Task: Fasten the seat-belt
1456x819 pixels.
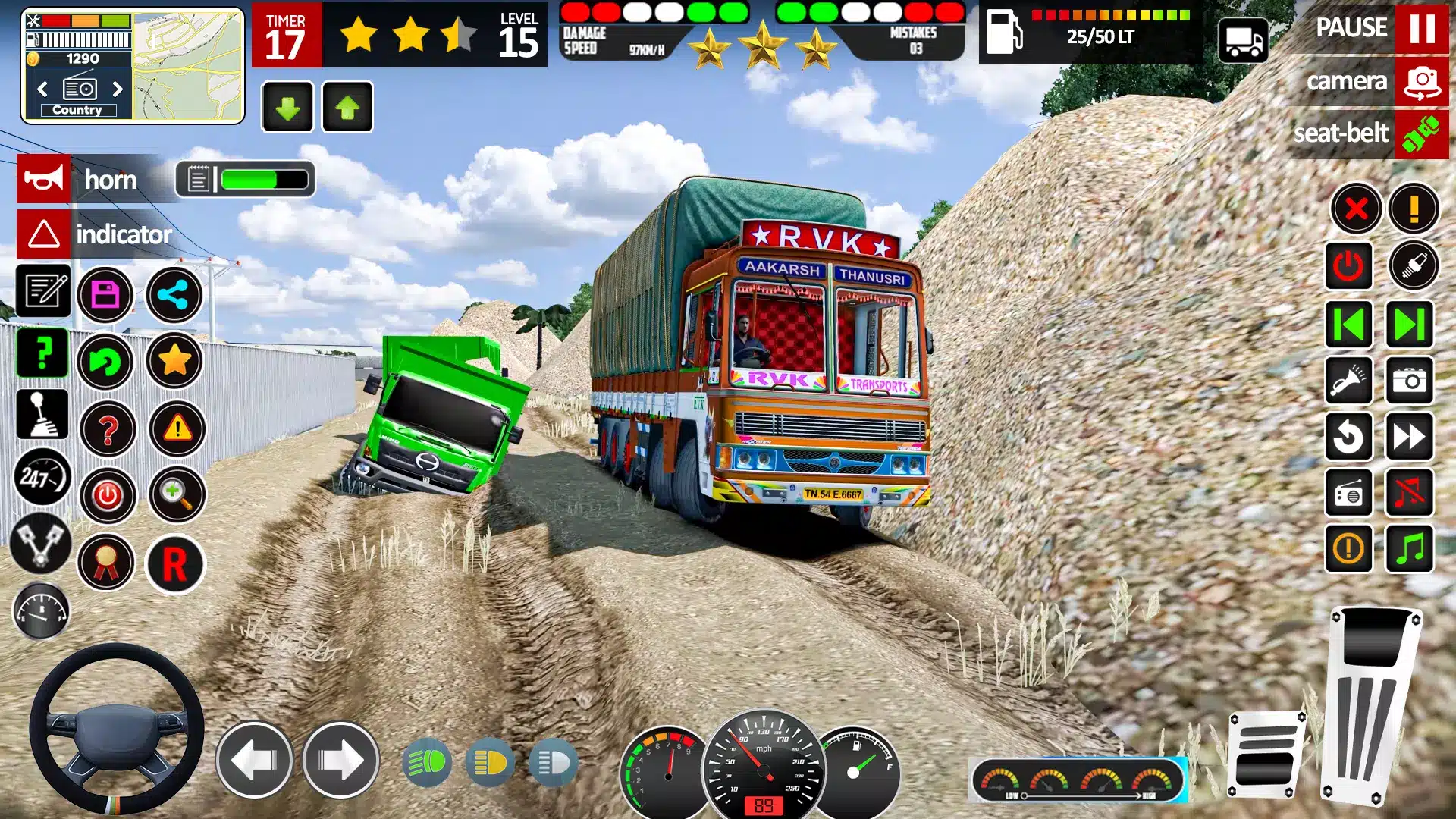Action: (1421, 134)
